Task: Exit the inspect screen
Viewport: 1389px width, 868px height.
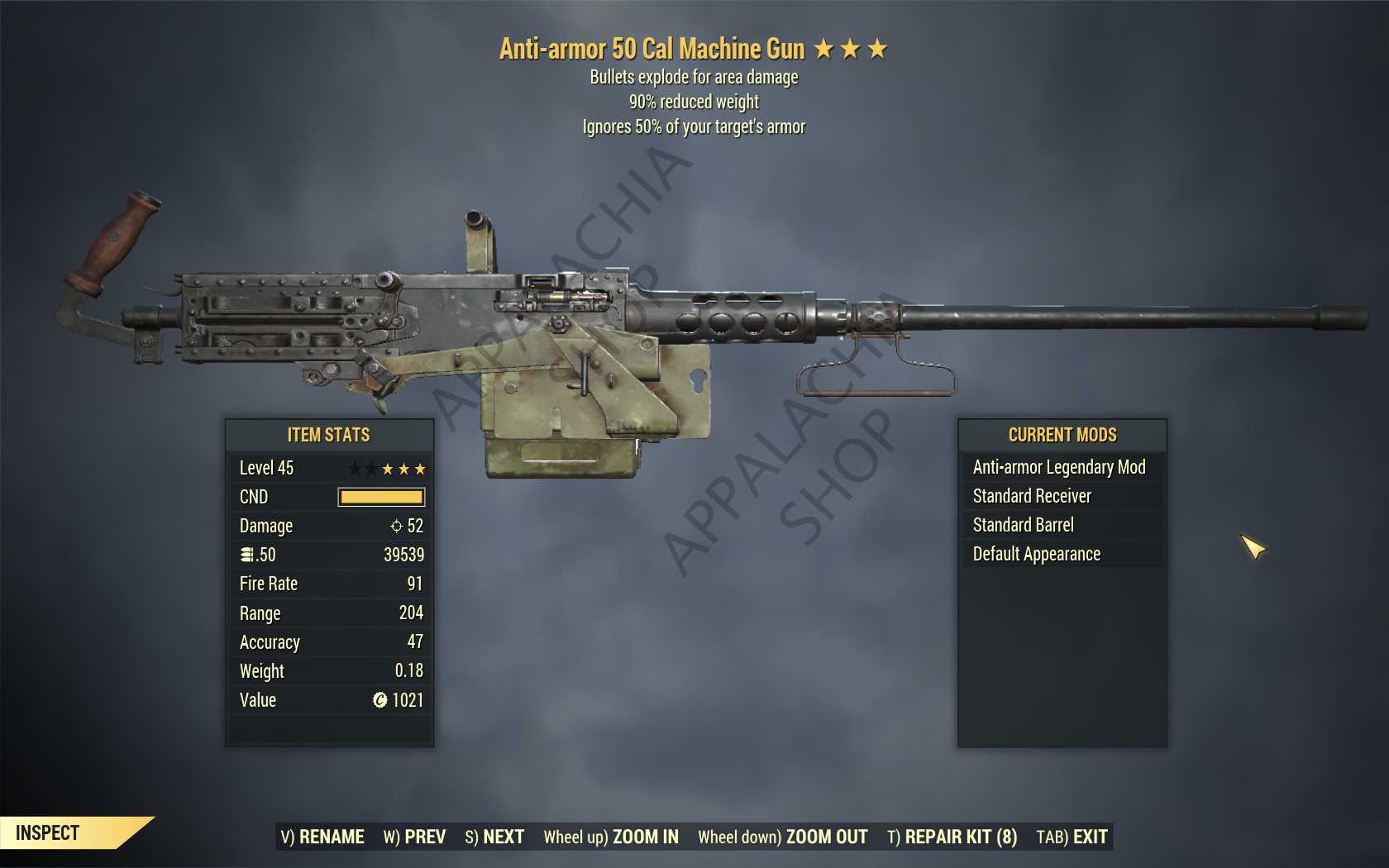Action: tap(1072, 837)
